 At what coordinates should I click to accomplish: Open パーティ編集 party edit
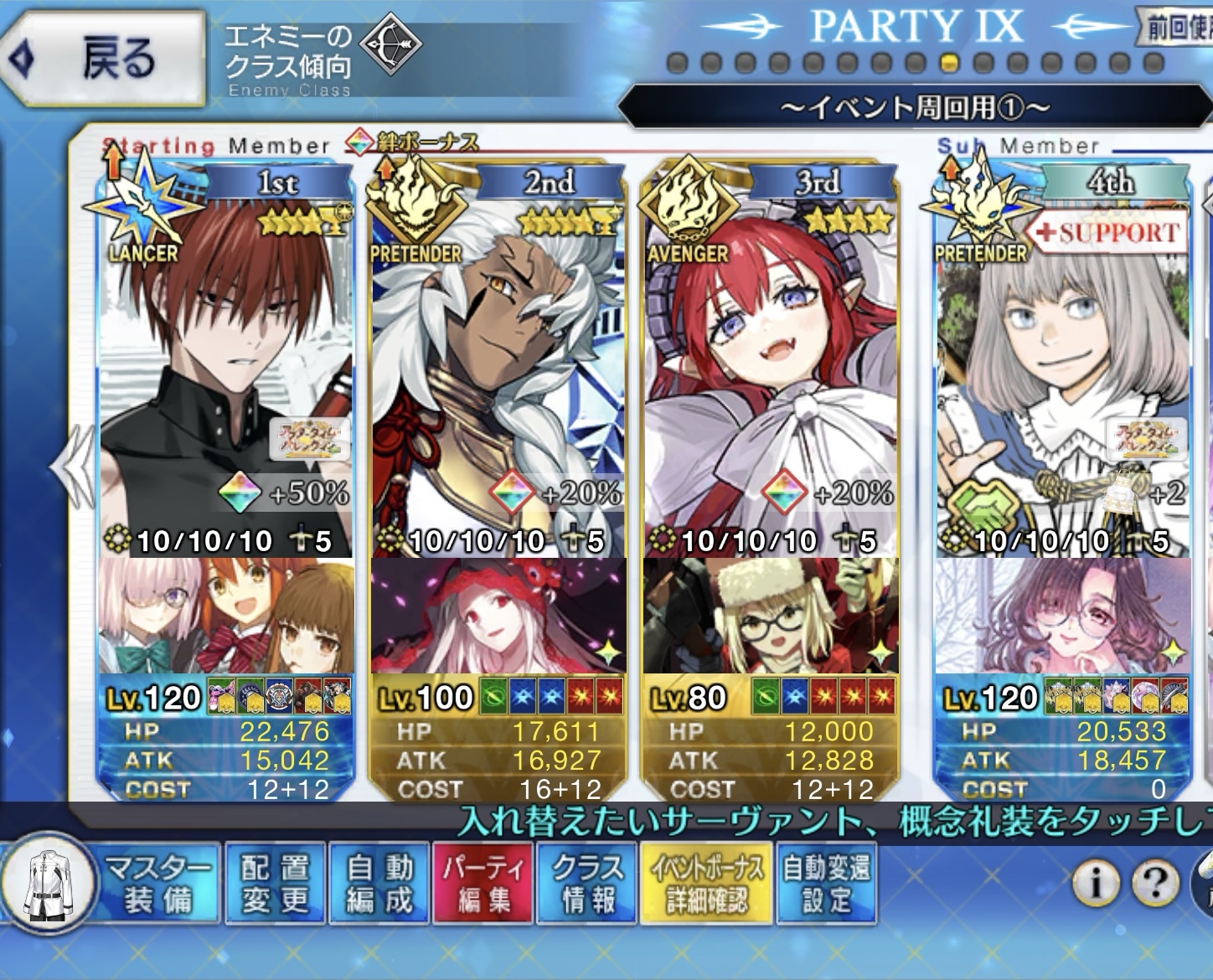pyautogui.click(x=483, y=884)
